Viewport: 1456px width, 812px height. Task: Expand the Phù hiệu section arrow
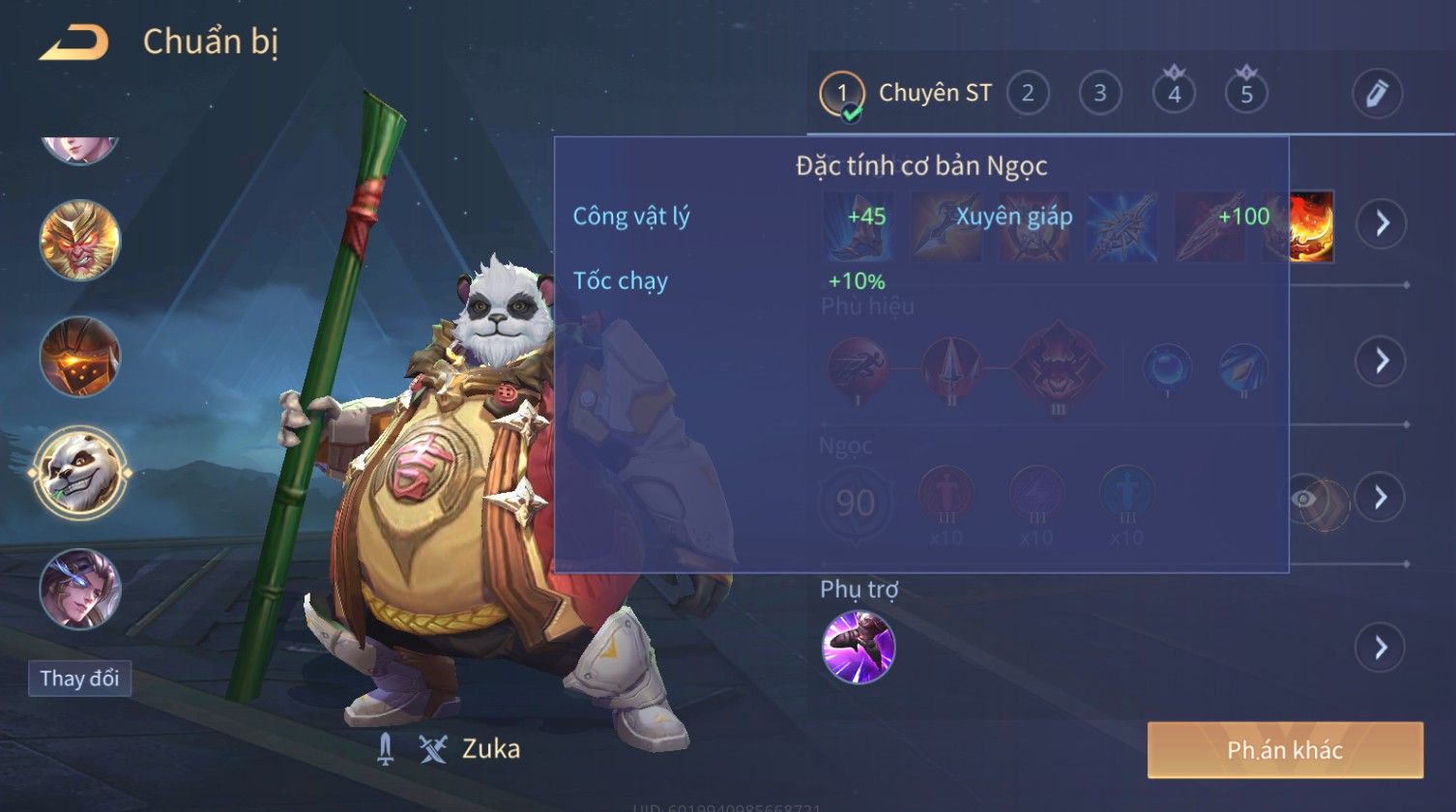(1381, 361)
